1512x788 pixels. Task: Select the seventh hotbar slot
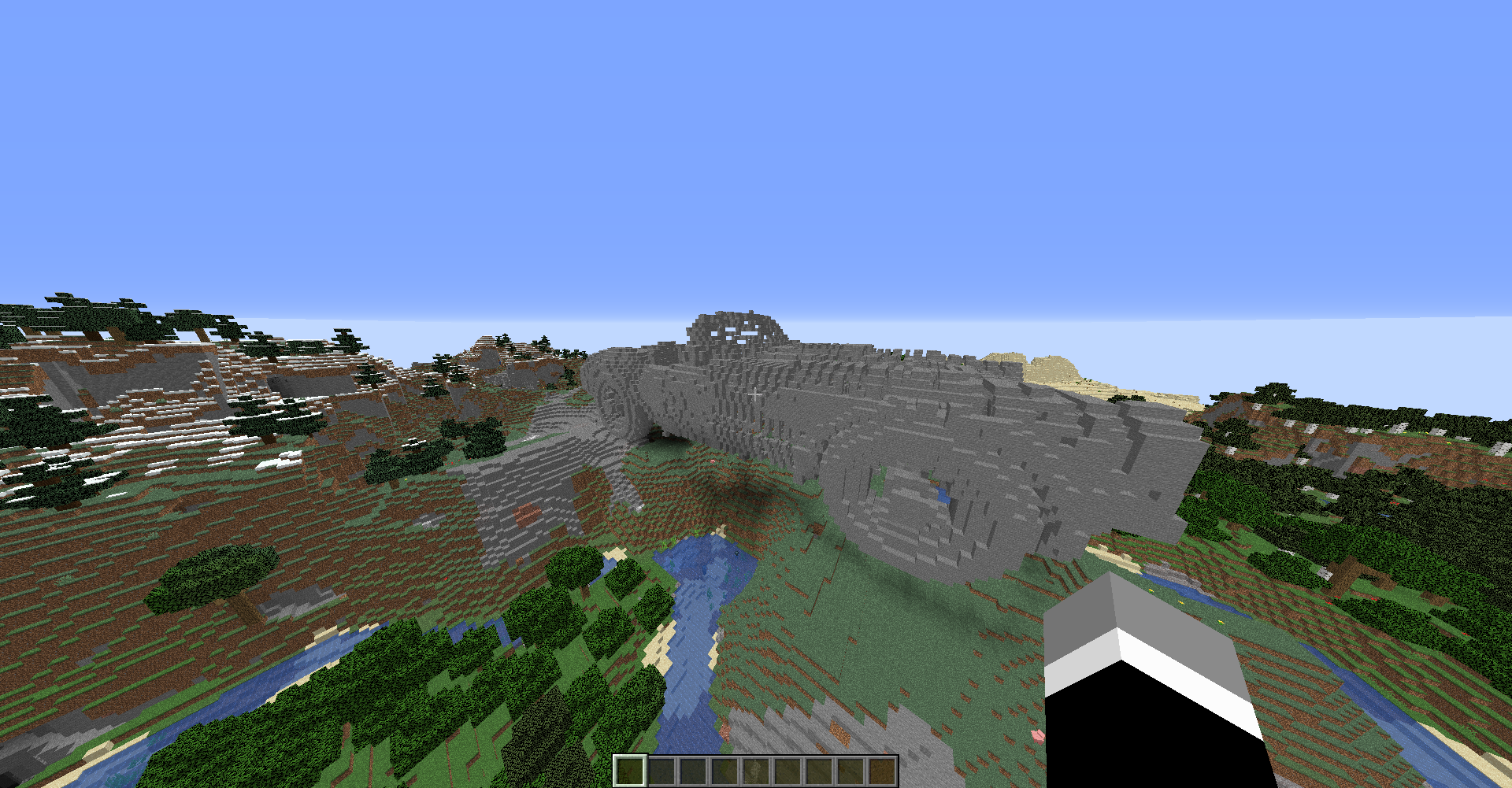[821, 771]
